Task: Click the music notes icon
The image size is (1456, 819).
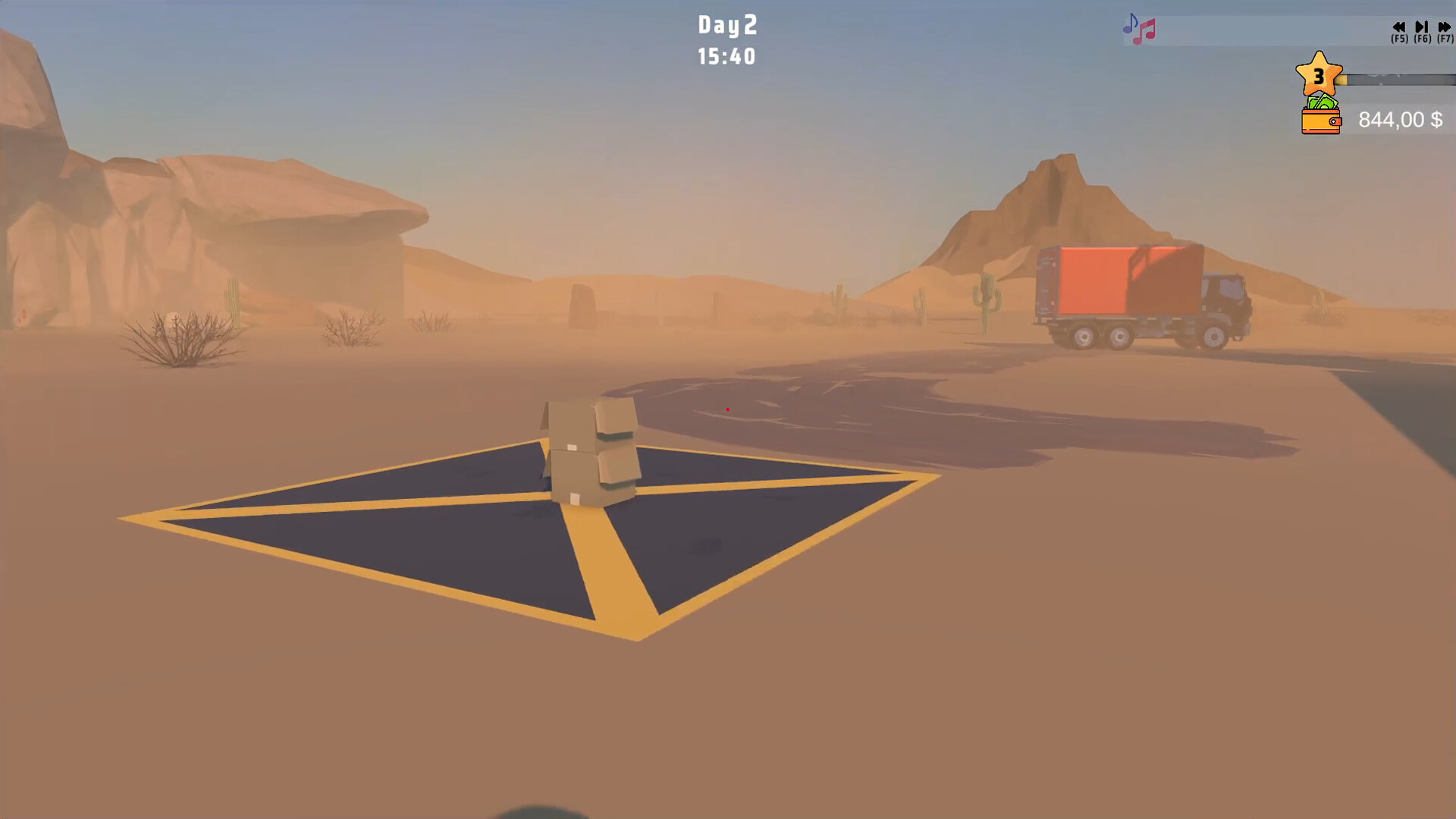Action: (1138, 27)
